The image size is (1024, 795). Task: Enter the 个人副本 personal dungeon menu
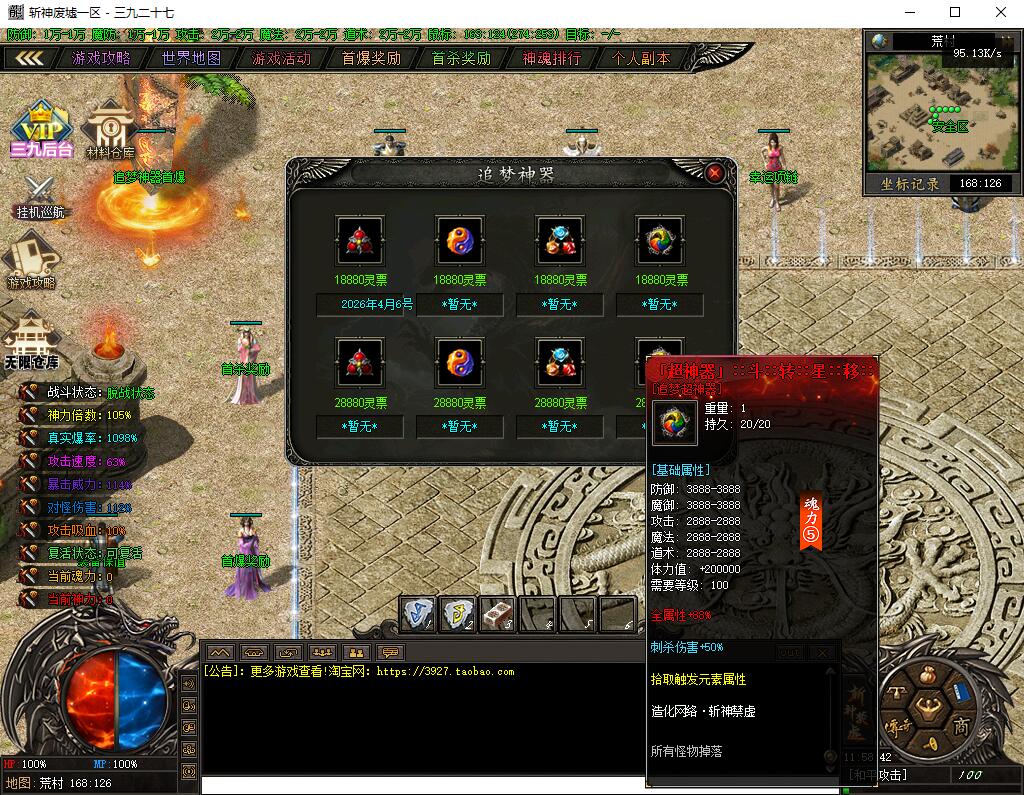pyautogui.click(x=641, y=58)
